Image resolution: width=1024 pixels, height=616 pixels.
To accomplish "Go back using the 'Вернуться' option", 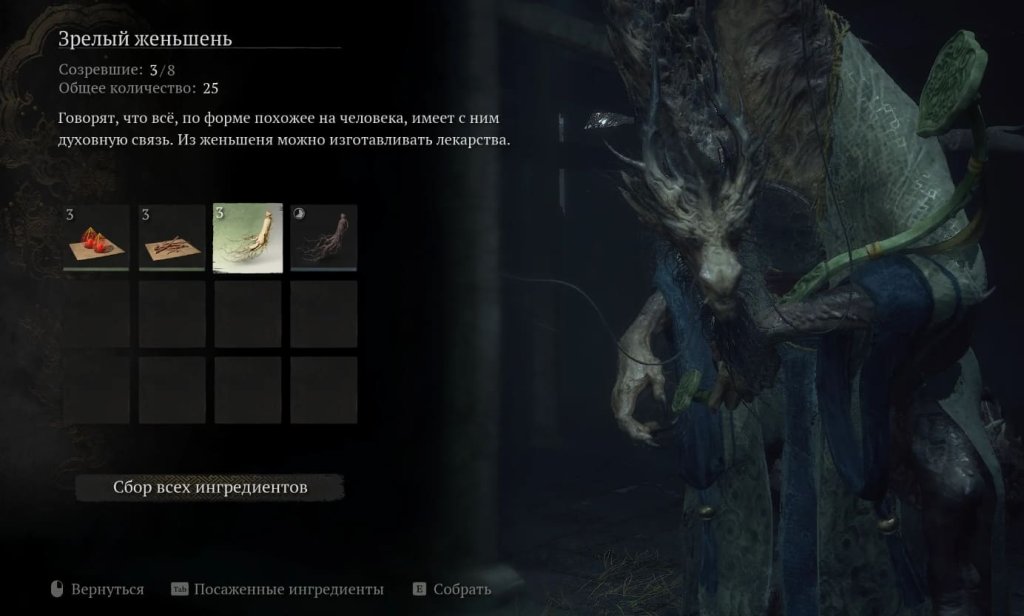I will [x=107, y=589].
